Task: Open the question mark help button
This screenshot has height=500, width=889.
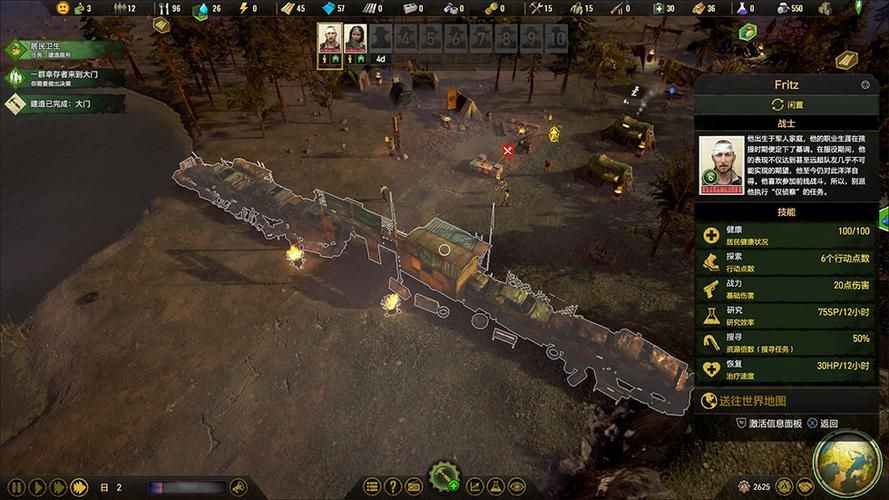Action: point(393,487)
